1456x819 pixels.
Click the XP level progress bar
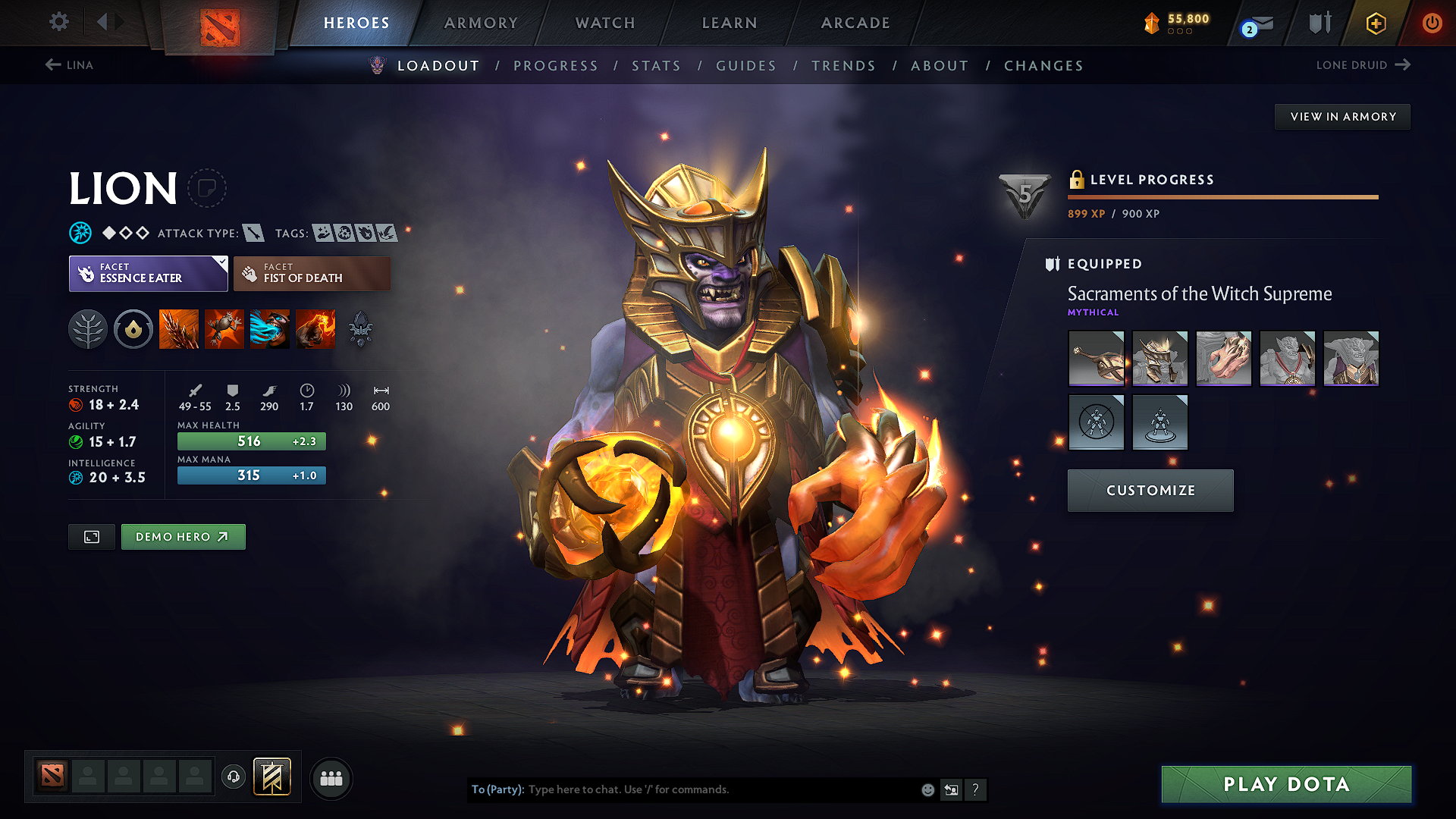point(1222,196)
